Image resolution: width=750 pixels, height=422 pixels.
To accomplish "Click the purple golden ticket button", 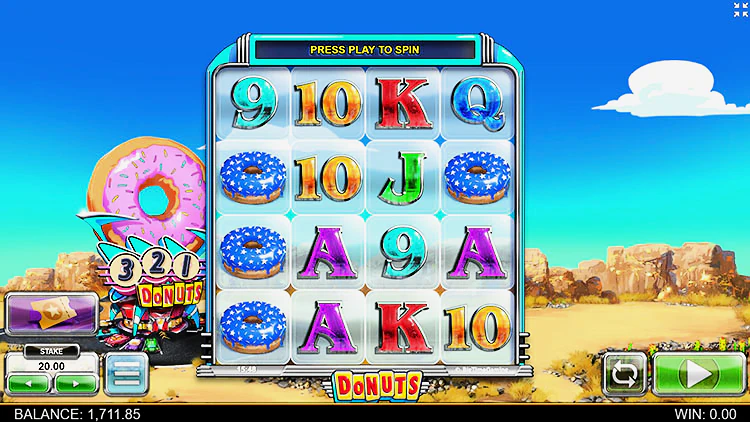I will [50, 314].
